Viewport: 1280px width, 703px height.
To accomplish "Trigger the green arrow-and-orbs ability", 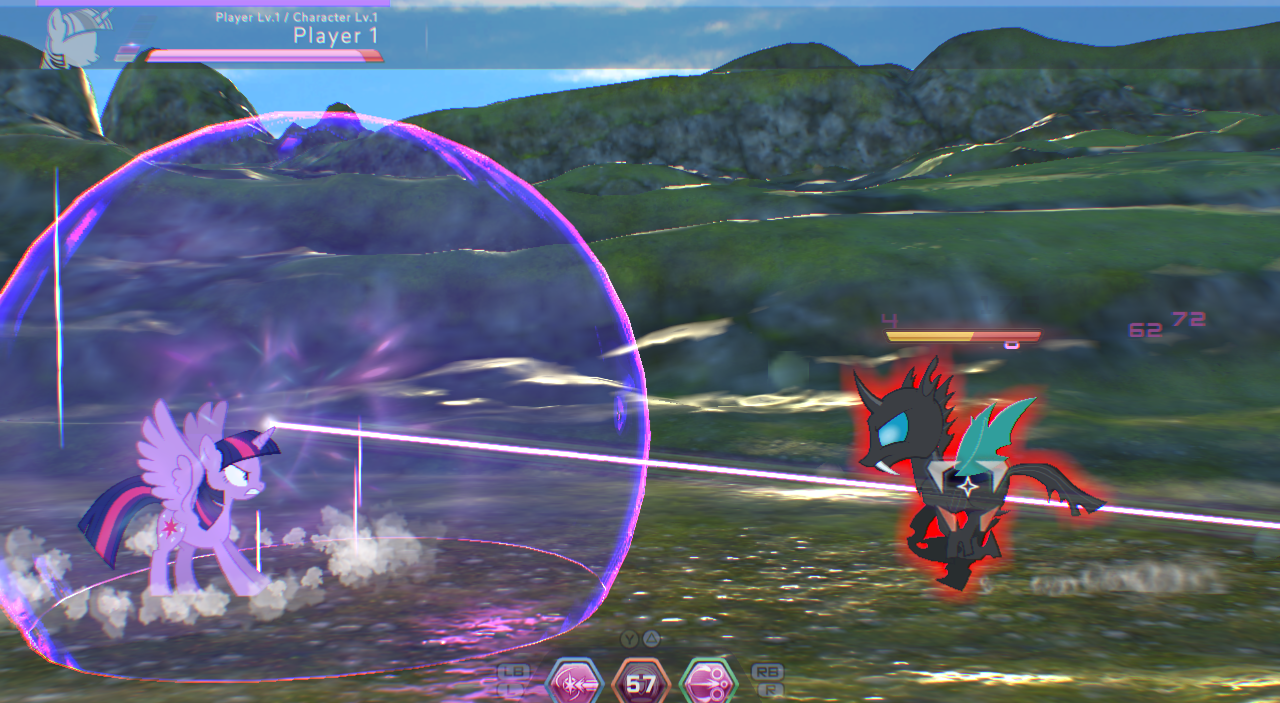I will pyautogui.click(x=708, y=684).
